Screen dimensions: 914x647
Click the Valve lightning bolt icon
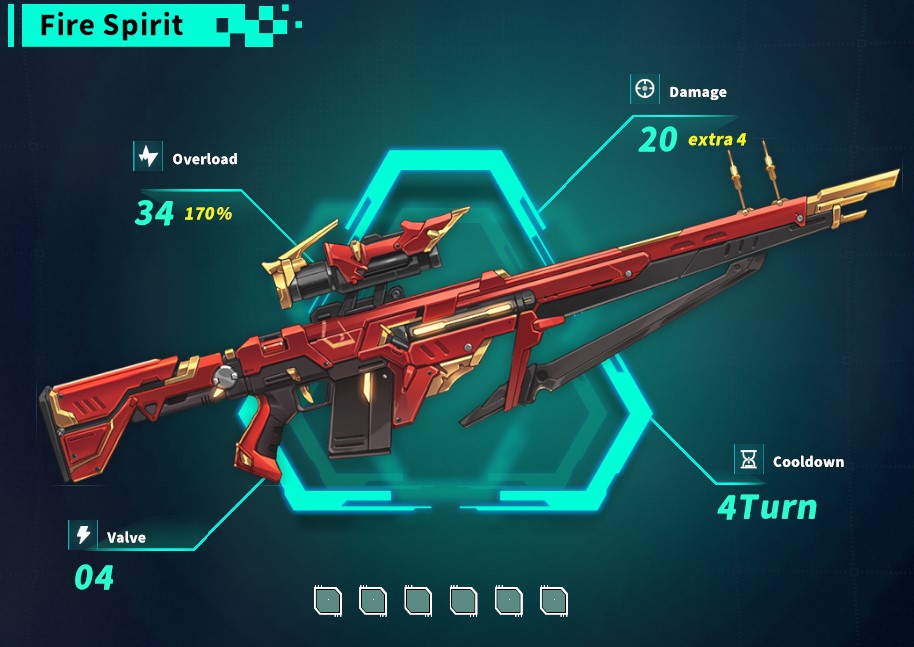[x=83, y=536]
